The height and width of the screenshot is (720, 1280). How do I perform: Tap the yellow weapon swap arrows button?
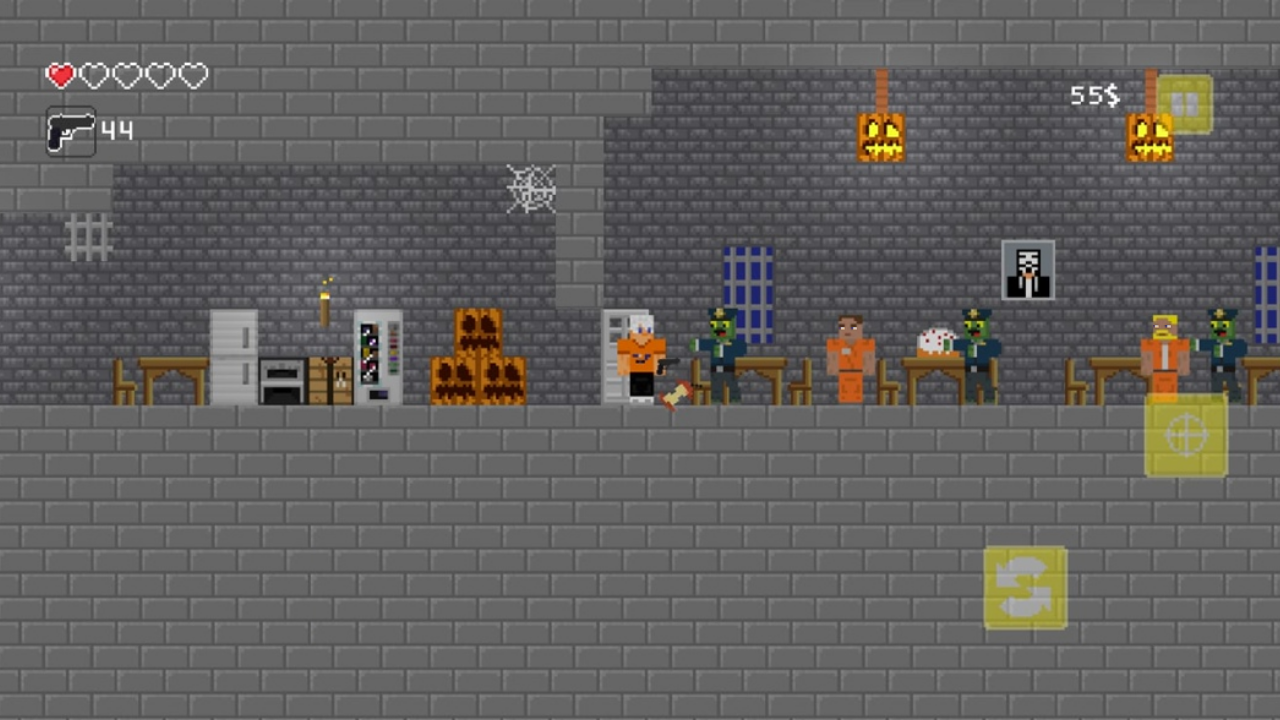(1025, 588)
